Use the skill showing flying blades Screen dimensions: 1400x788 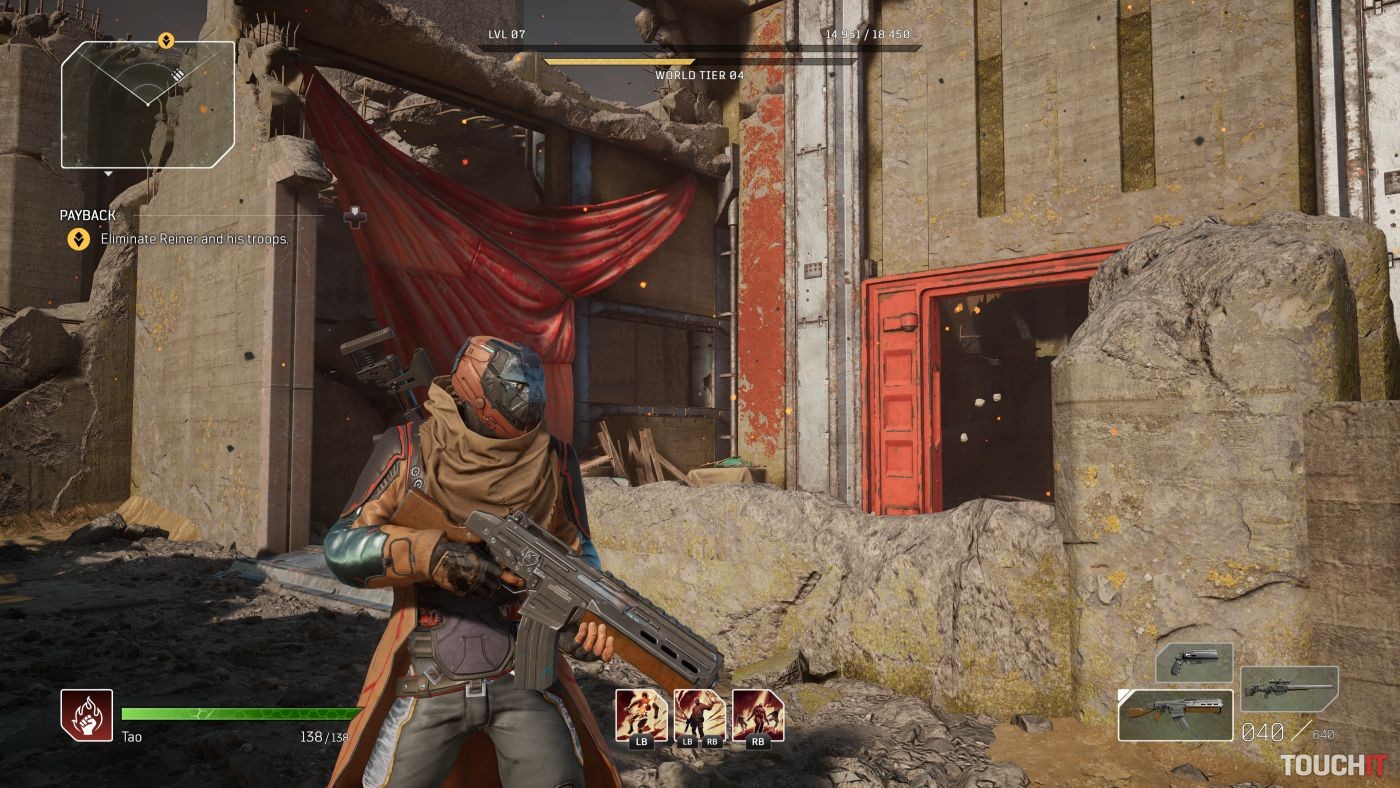699,714
